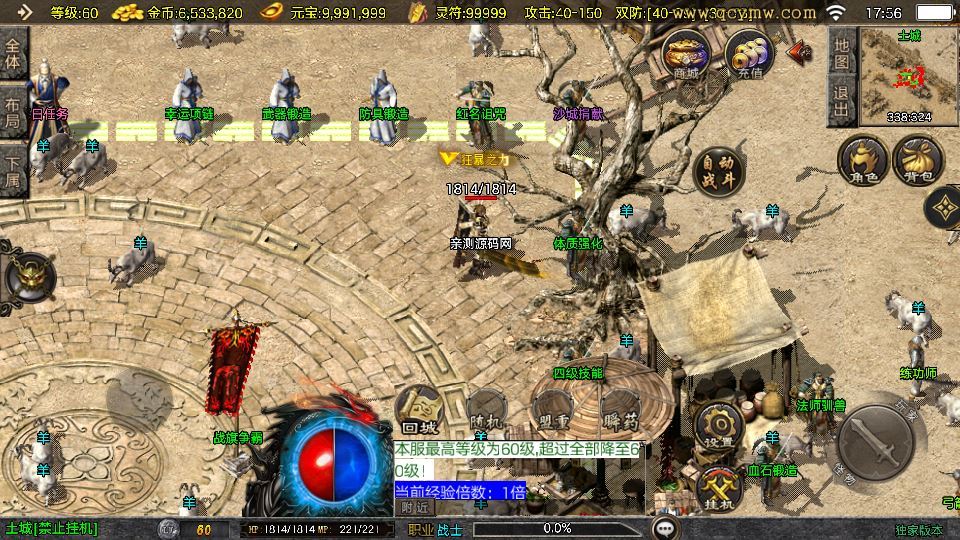This screenshot has height=540, width=960.
Task: Collapse the top icons with red arrow
Action: pyautogui.click(x=800, y=51)
